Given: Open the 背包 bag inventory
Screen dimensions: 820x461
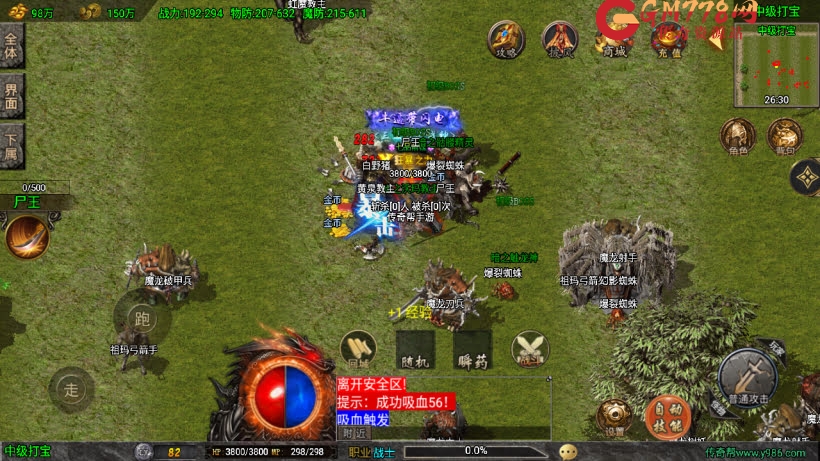Looking at the screenshot, I should [783, 136].
